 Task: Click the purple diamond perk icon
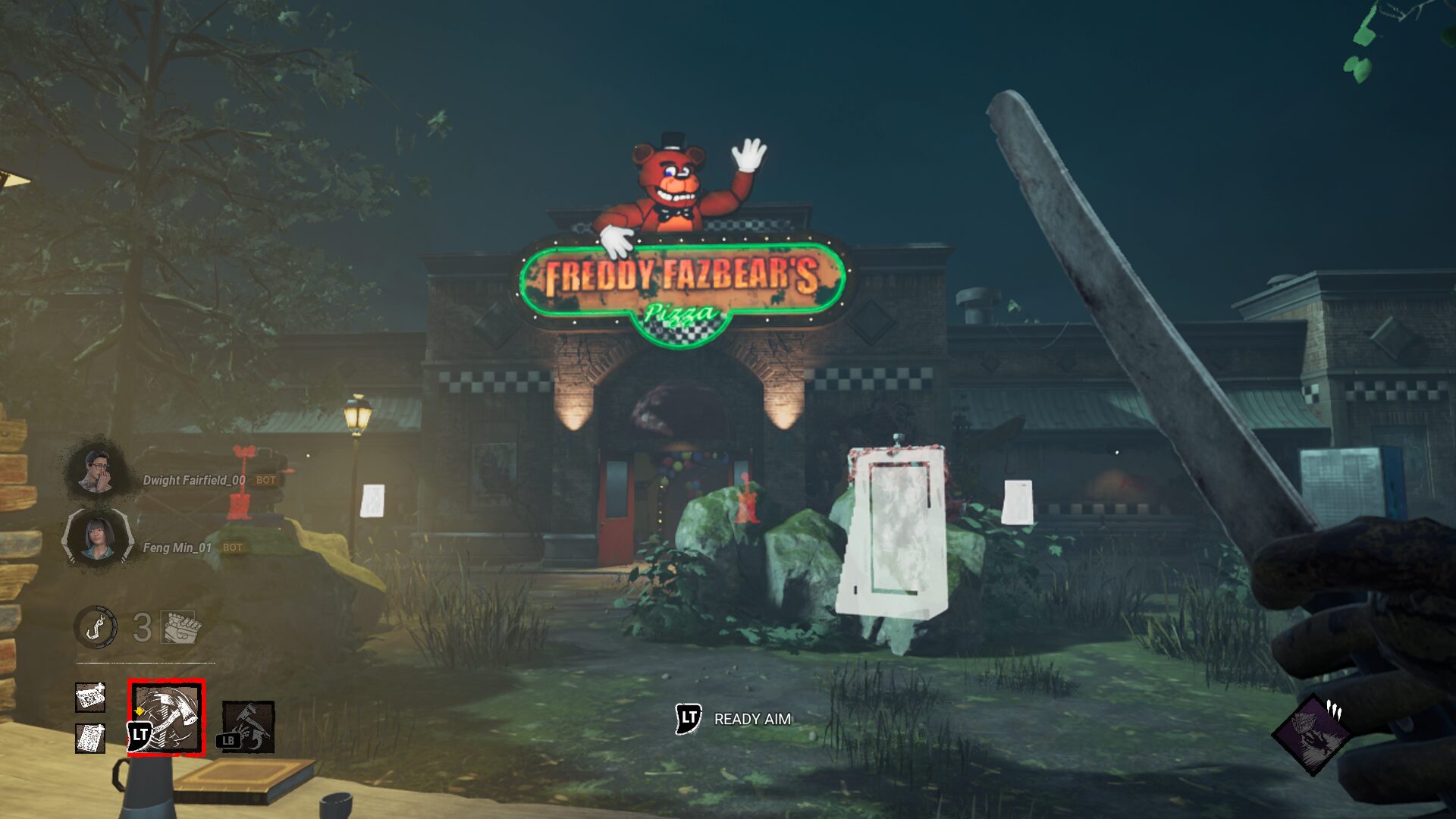point(1312,734)
